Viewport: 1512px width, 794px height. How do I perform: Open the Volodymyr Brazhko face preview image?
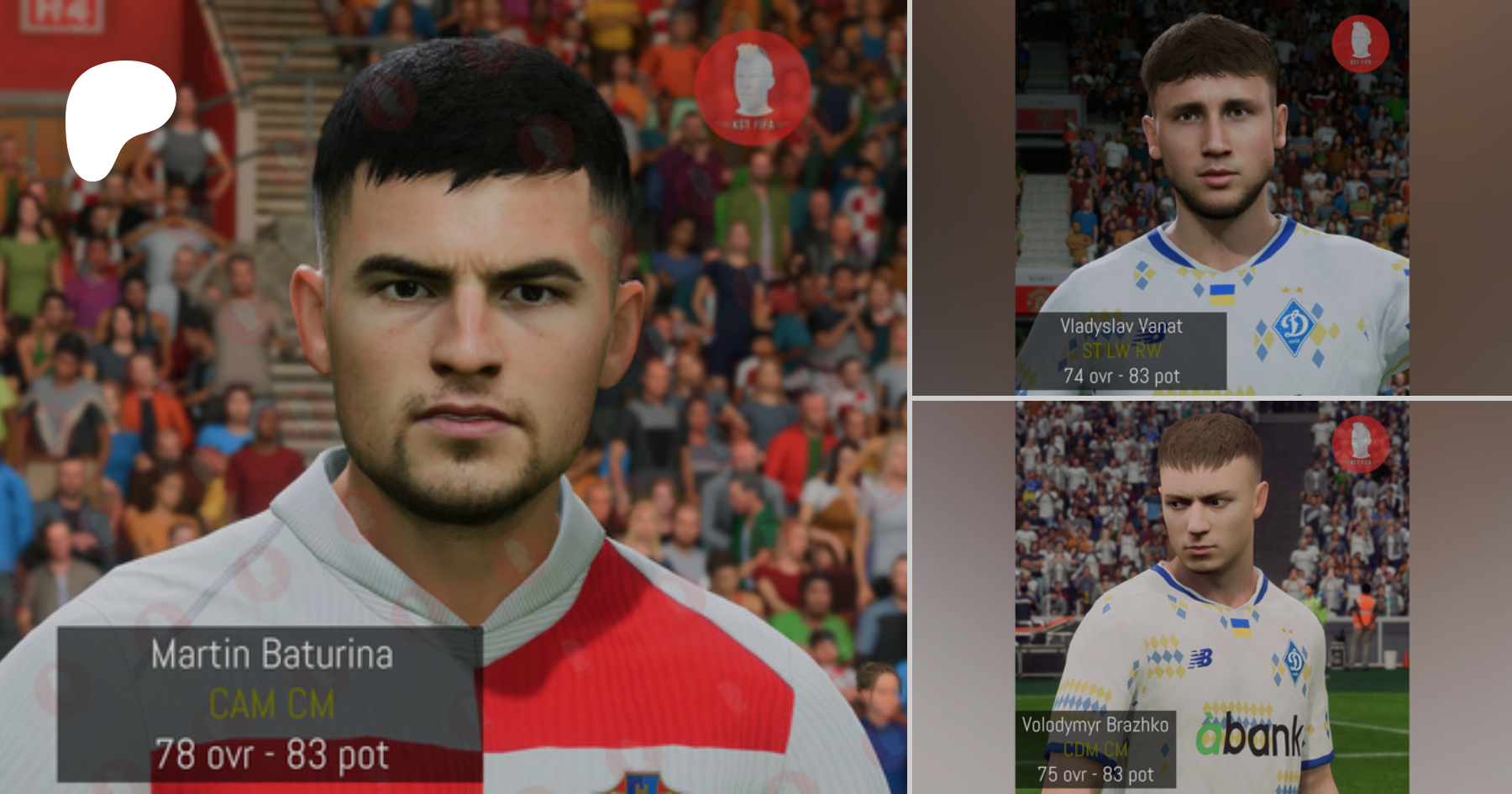tap(1211, 597)
